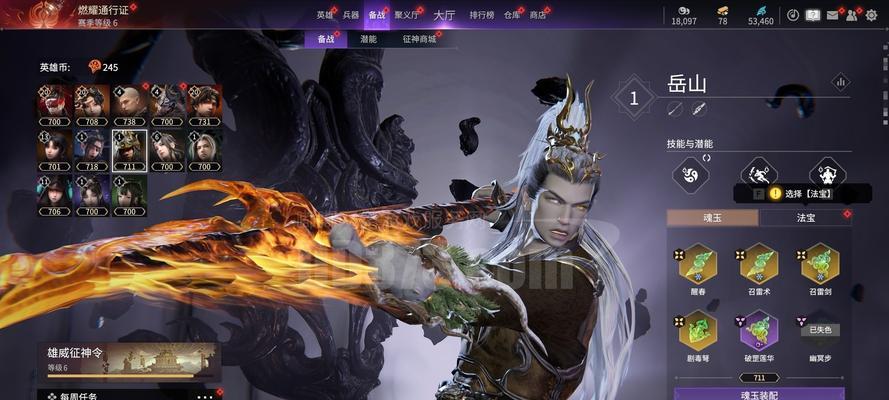The height and width of the screenshot is (400, 889).
Task: Select the 破罡莲华 soul jade
Action: click(x=759, y=334)
